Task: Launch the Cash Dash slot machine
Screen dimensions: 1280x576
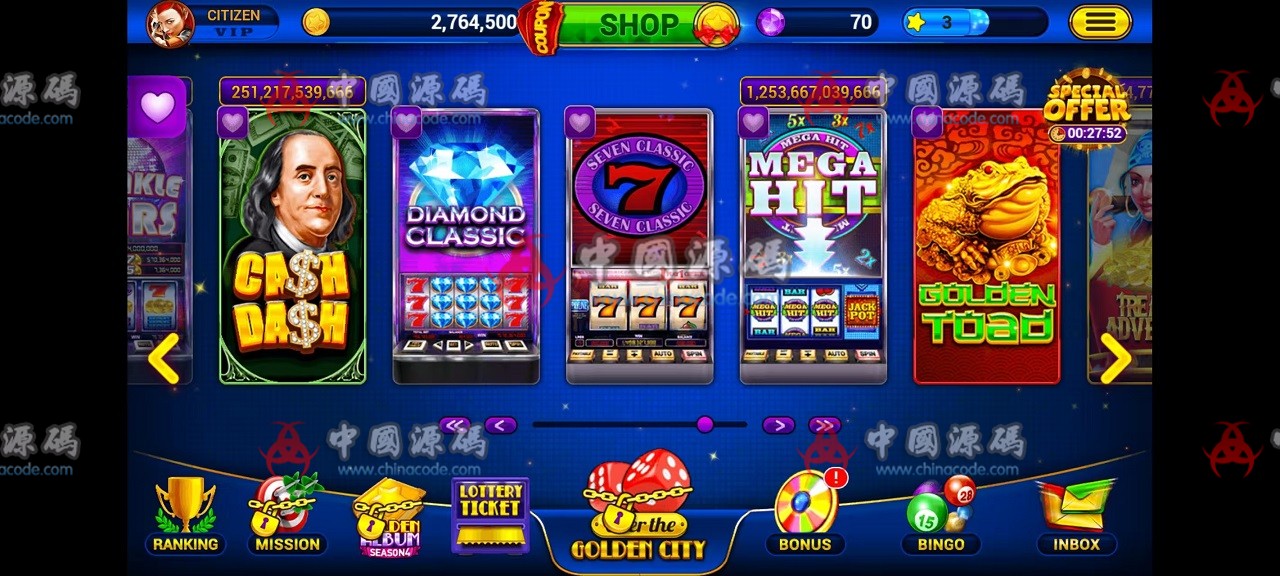Action: pyautogui.click(x=293, y=250)
